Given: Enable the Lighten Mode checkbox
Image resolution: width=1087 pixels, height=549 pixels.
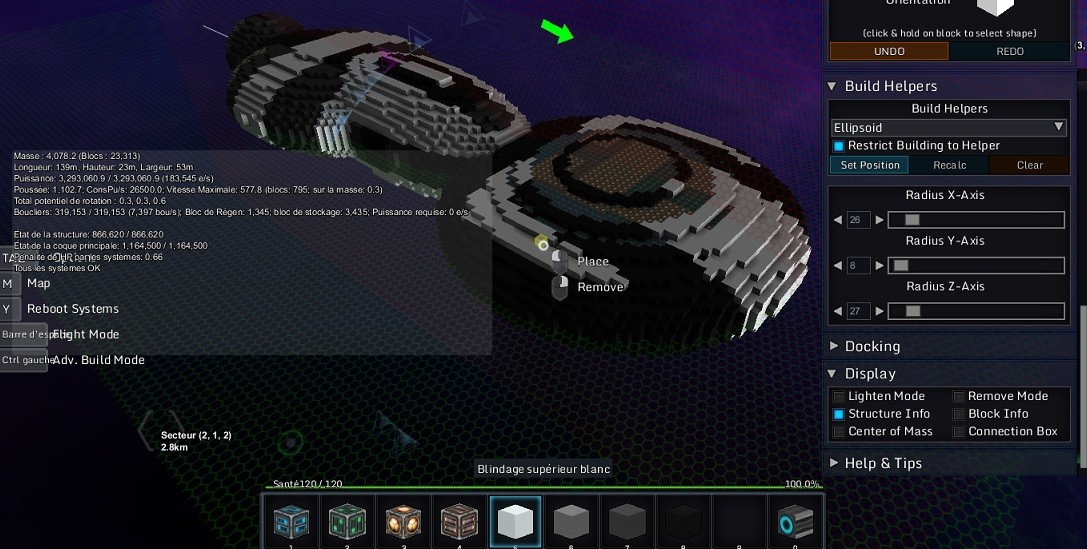Looking at the screenshot, I should pos(839,396).
